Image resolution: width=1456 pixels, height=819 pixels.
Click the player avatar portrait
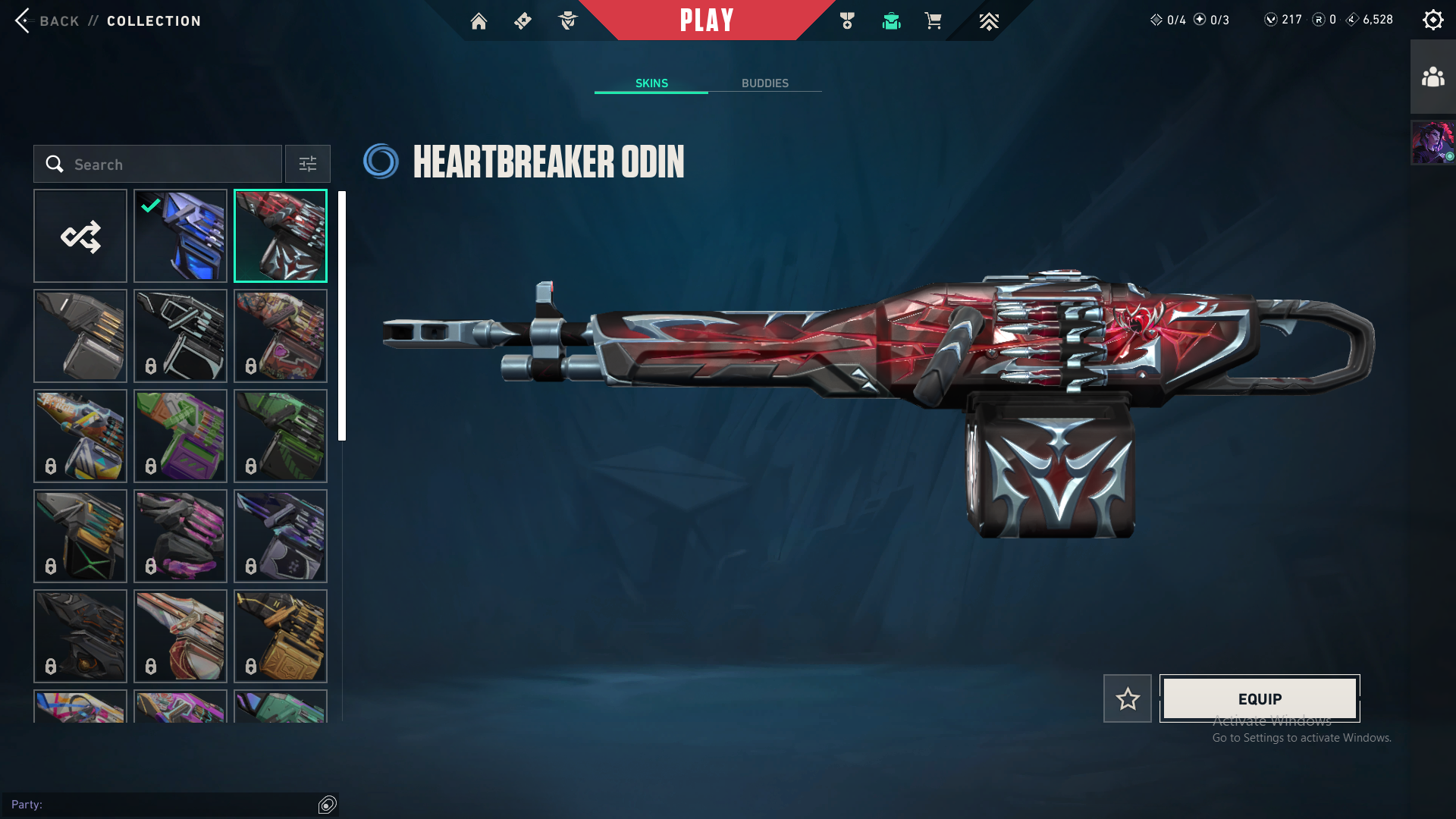1432,143
